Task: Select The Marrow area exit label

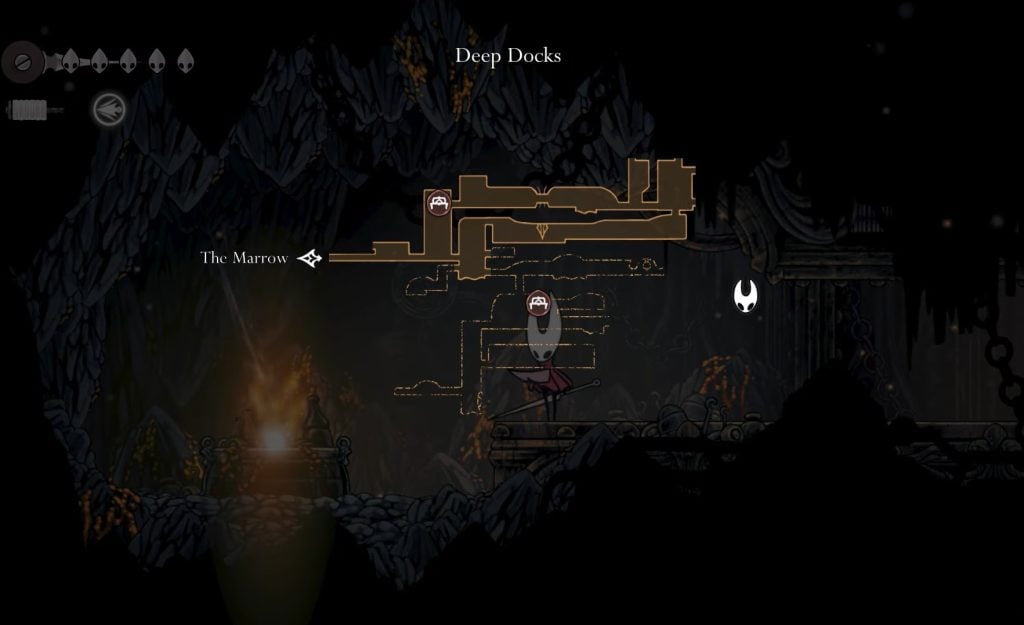Action: (x=244, y=258)
